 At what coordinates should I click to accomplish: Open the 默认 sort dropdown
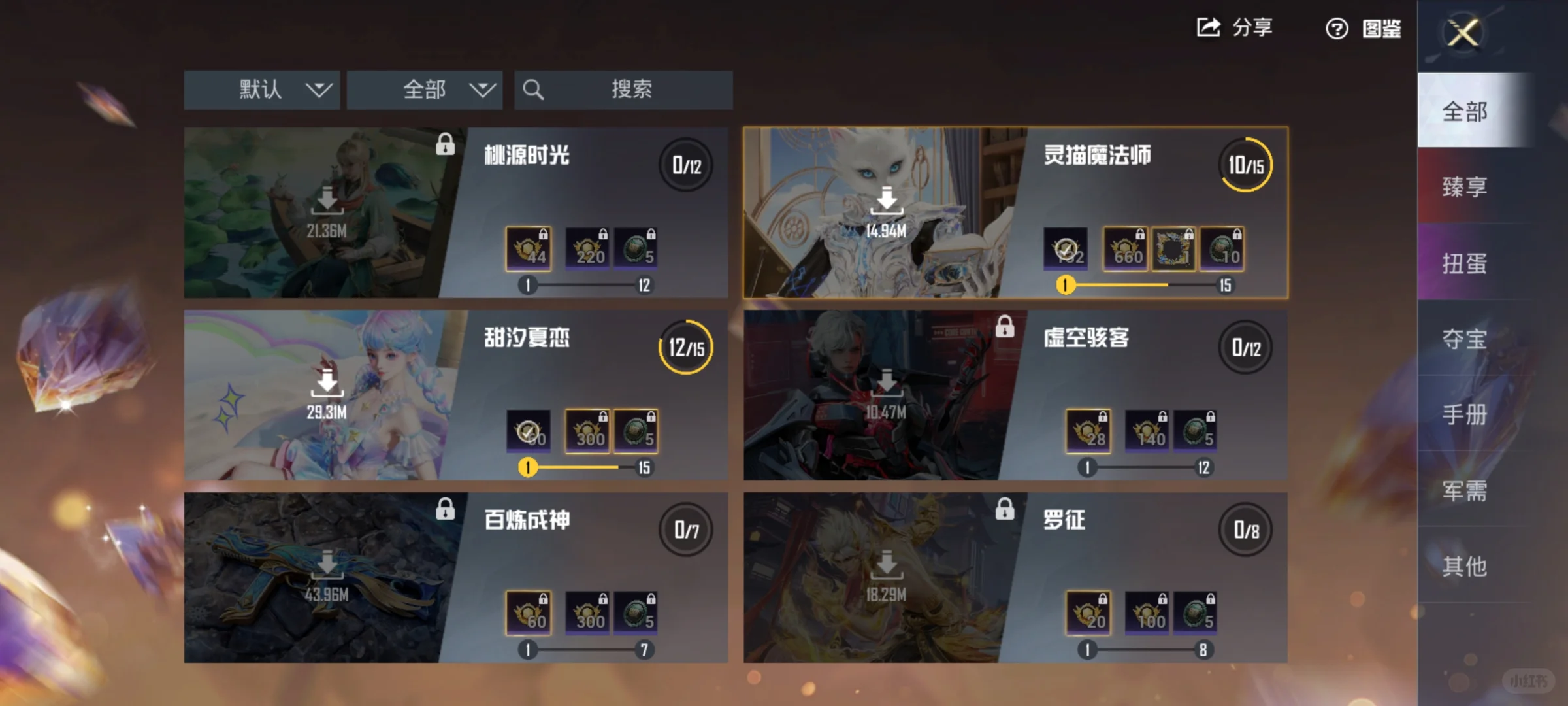[x=260, y=90]
